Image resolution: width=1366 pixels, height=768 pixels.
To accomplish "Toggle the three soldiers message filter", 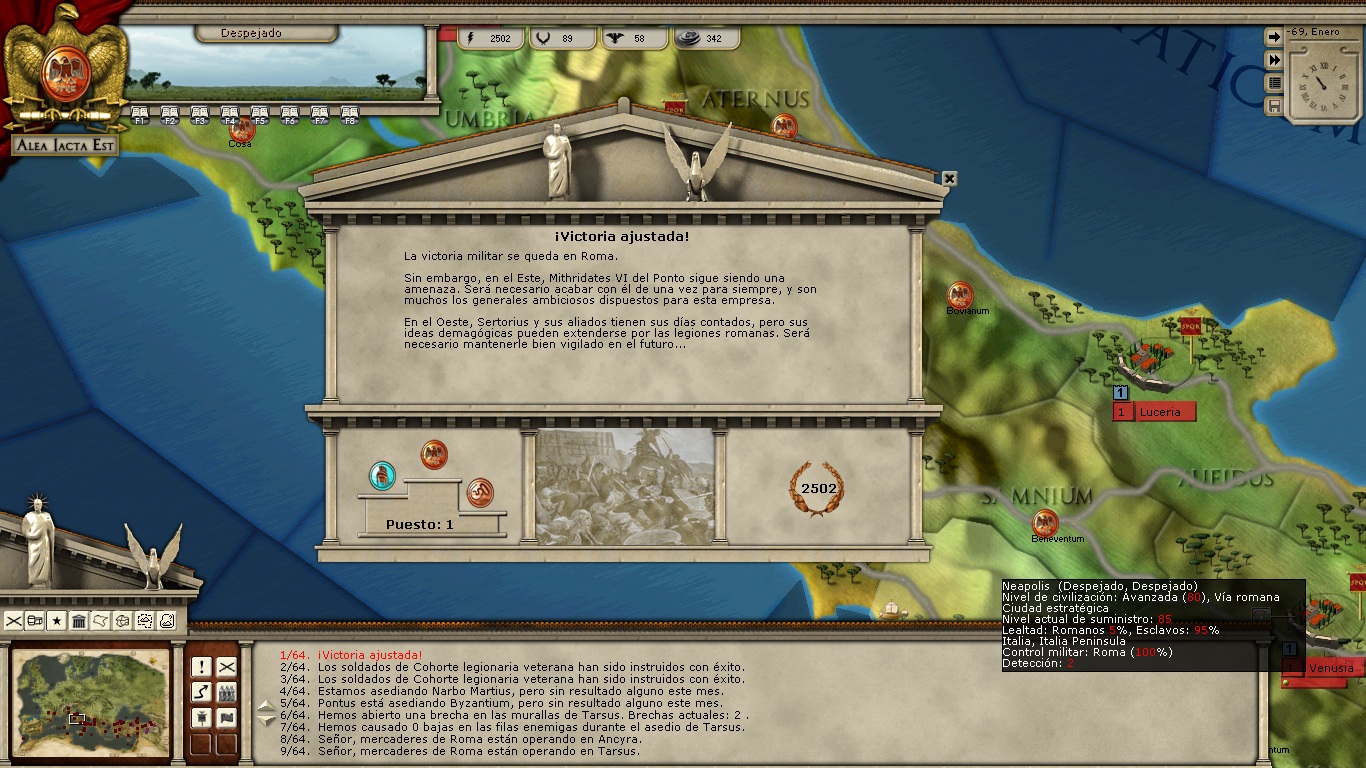I will (x=227, y=692).
